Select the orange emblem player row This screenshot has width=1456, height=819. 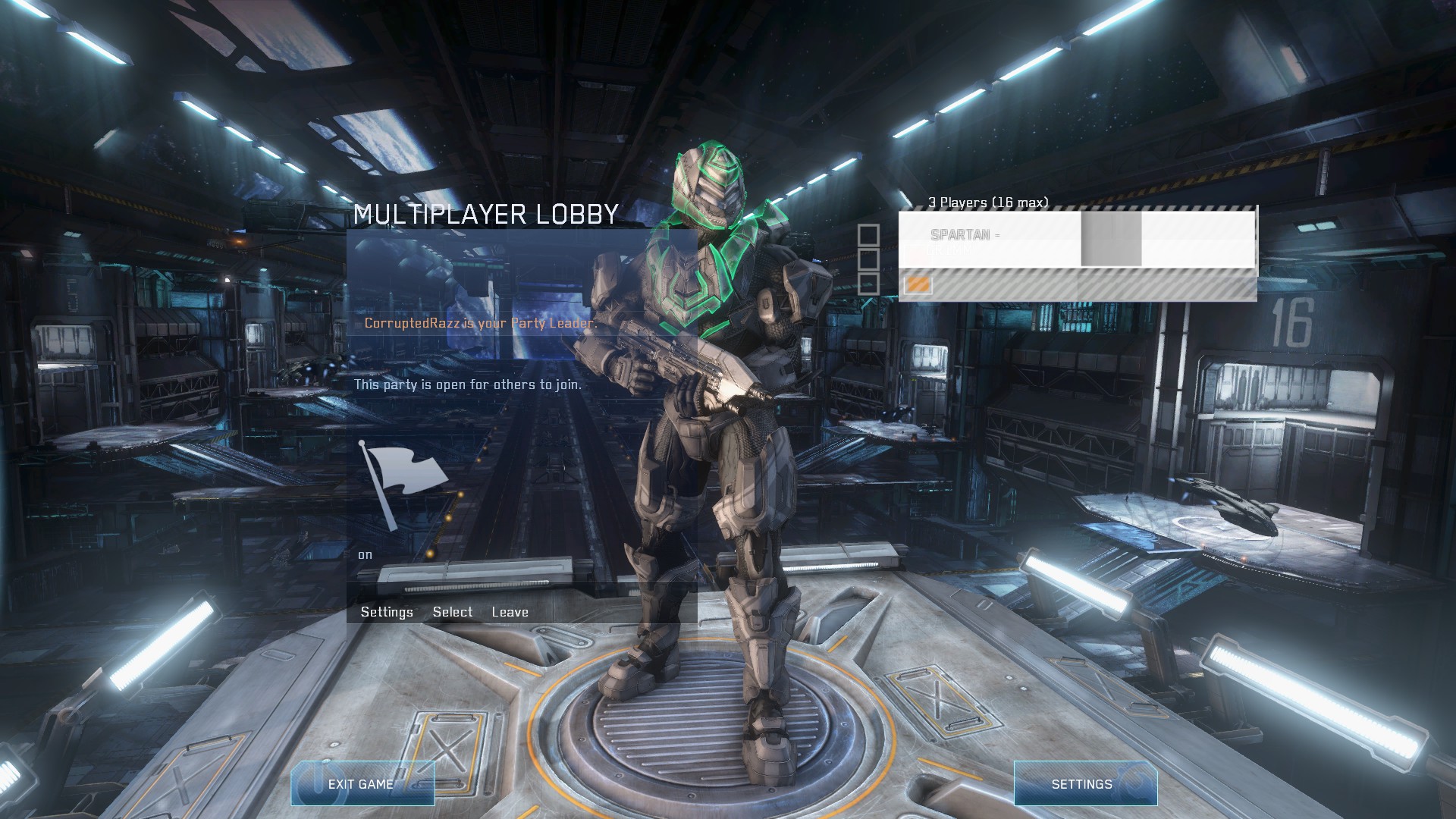click(1076, 286)
